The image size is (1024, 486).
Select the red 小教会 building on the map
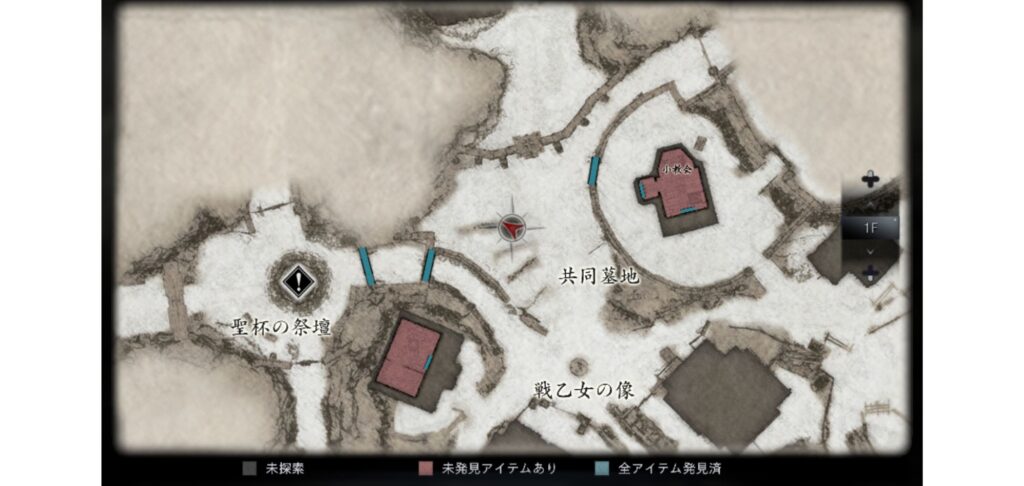pyautogui.click(x=677, y=186)
